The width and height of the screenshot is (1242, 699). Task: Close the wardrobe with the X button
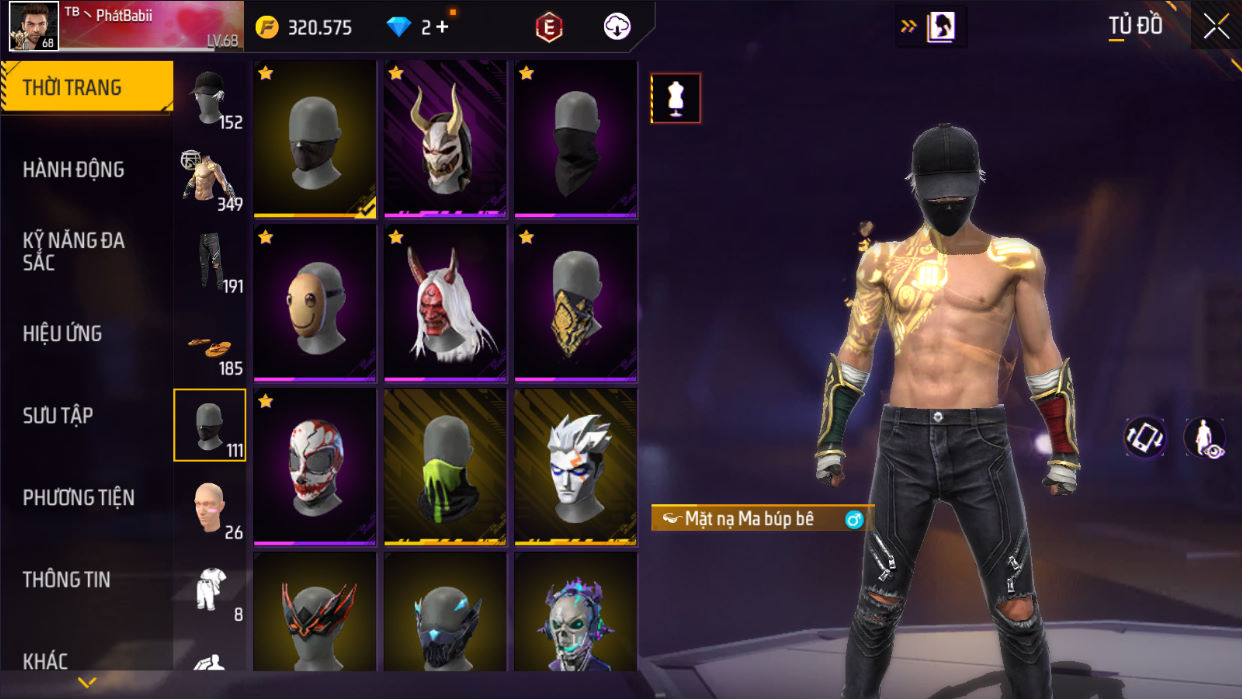(x=1216, y=27)
